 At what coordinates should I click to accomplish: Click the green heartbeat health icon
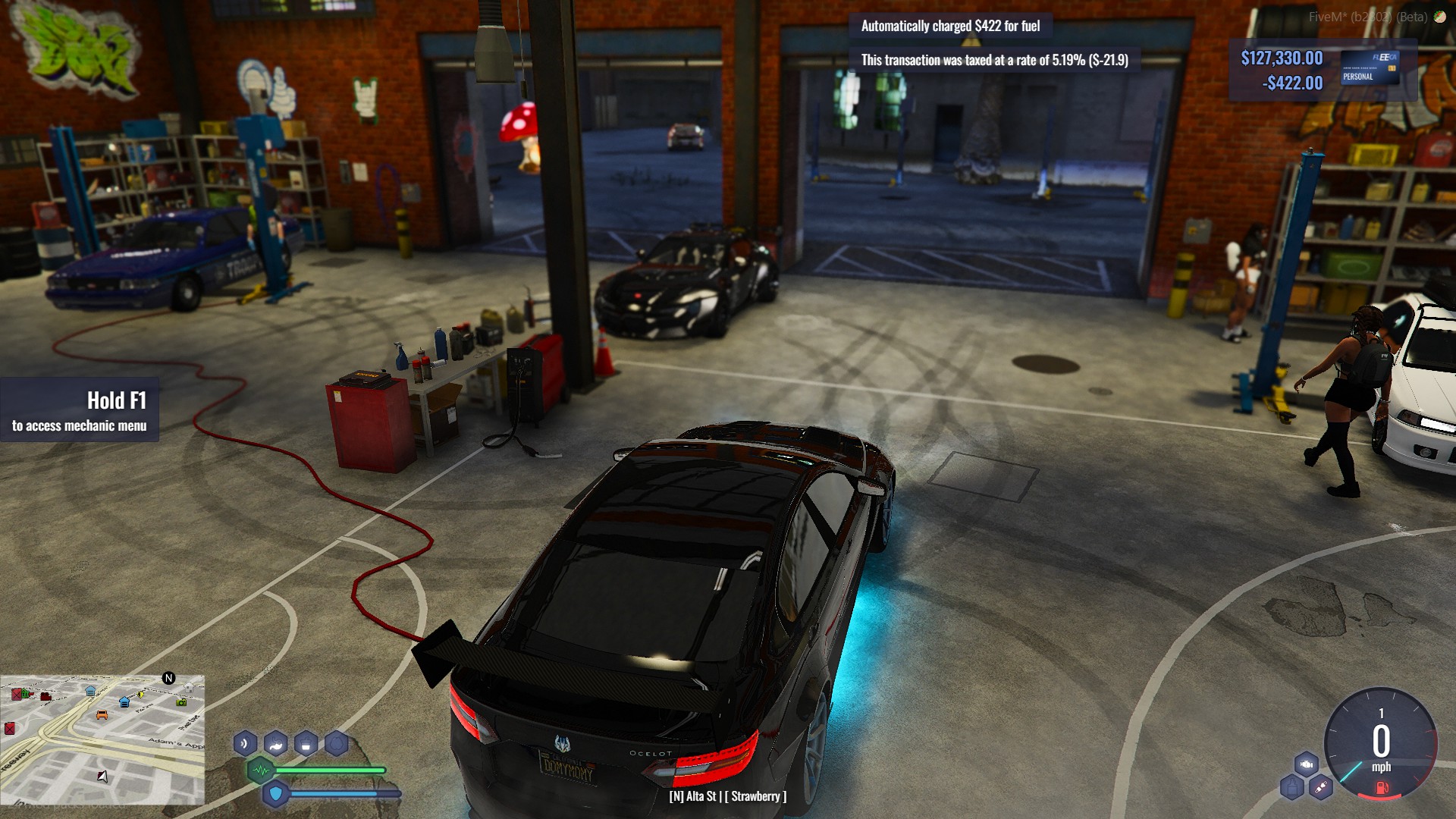point(261,770)
